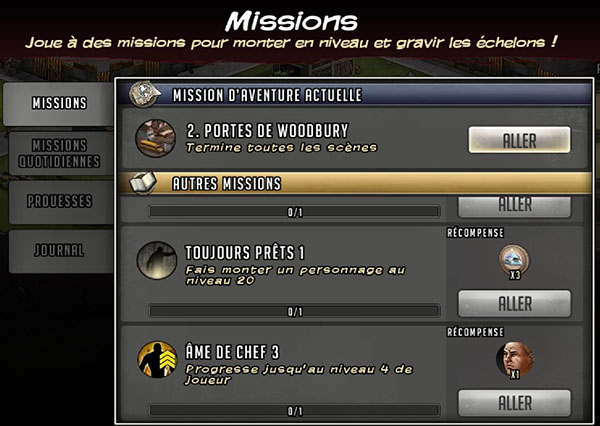Image resolution: width=600 pixels, height=426 pixels.
Task: Select the Portes de Woodbury mission icon
Action: click(x=155, y=140)
